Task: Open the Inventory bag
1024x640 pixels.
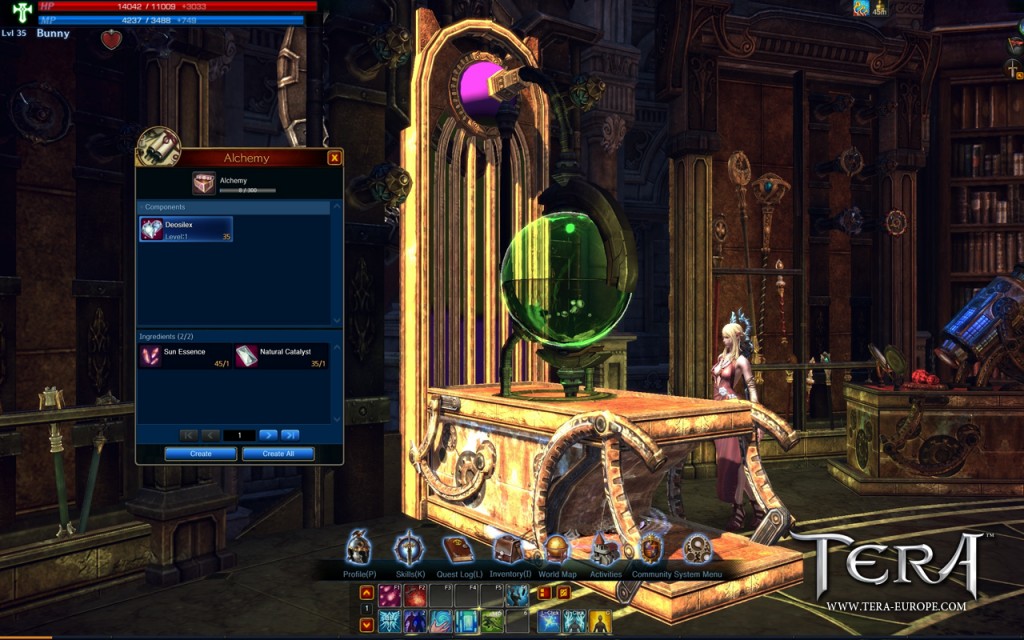Action: 509,550
